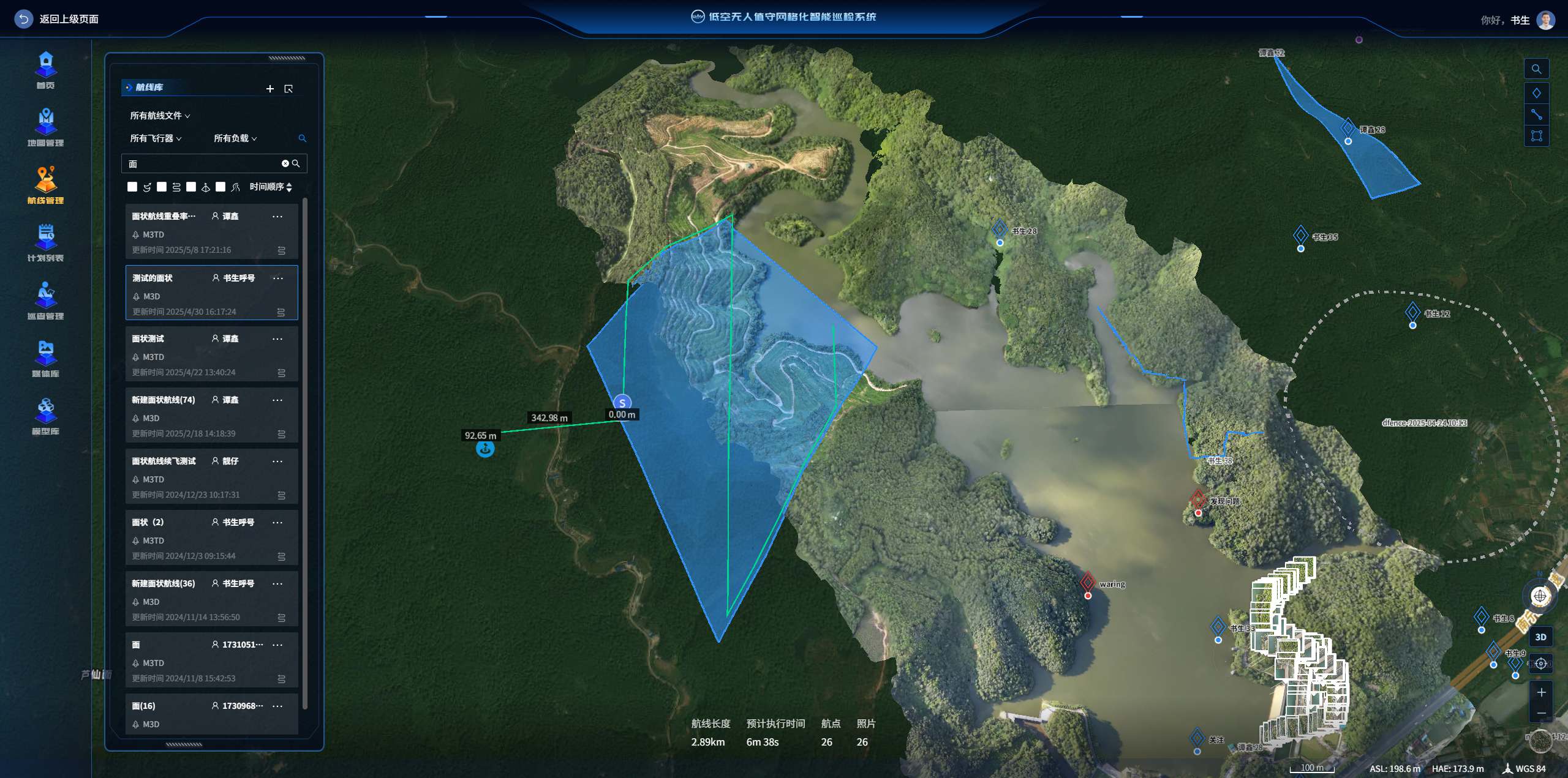This screenshot has width=1568, height=778.
Task: Switch to 巡查管理
Action: click(x=46, y=301)
